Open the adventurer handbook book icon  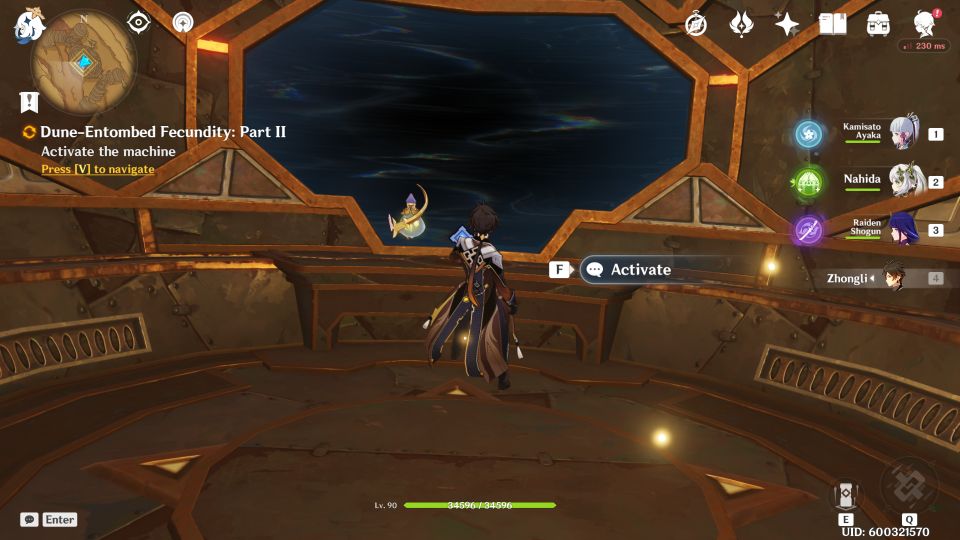[x=832, y=24]
